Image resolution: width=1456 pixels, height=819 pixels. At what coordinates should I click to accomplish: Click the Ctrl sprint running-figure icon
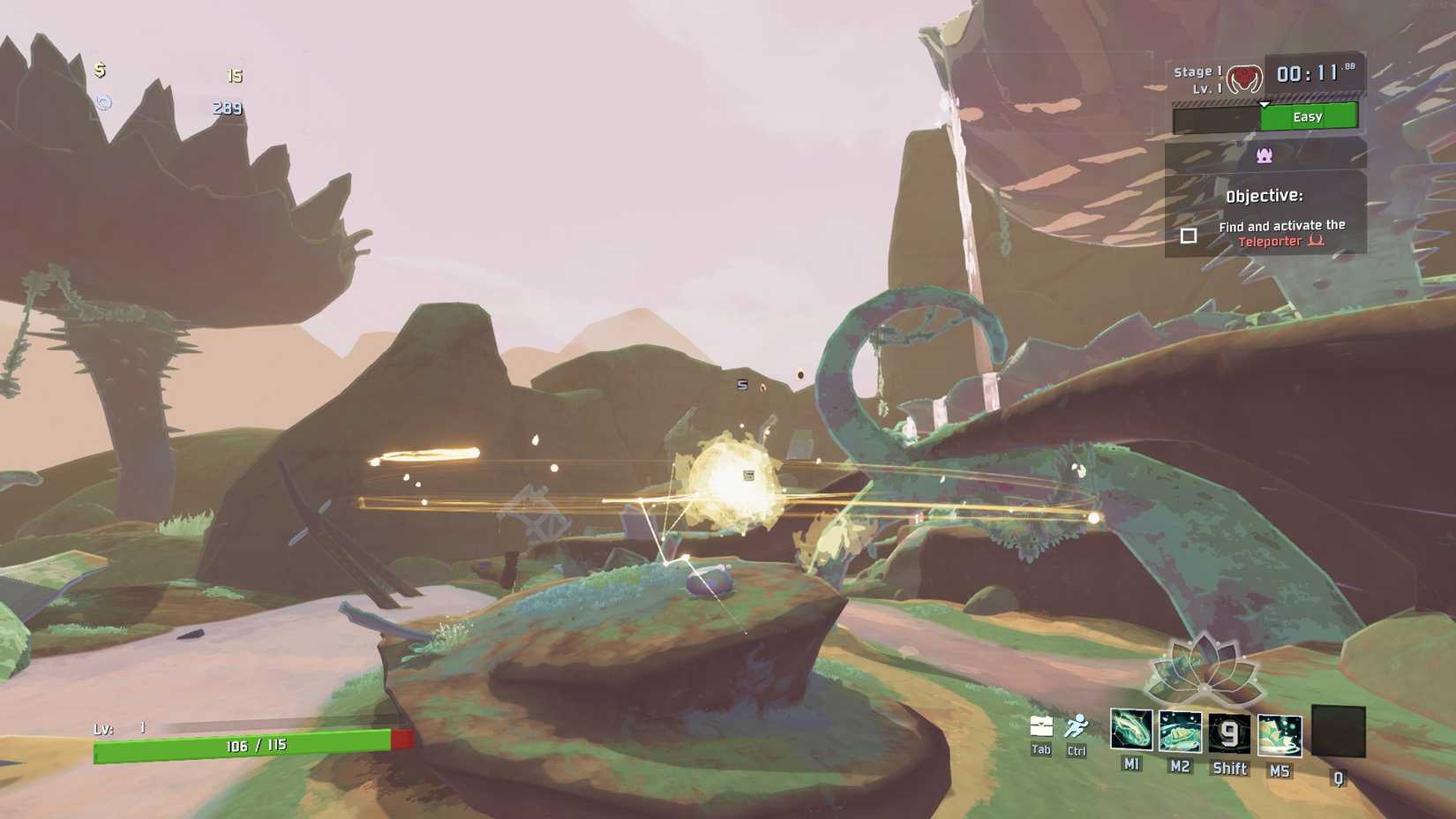coord(1077,725)
